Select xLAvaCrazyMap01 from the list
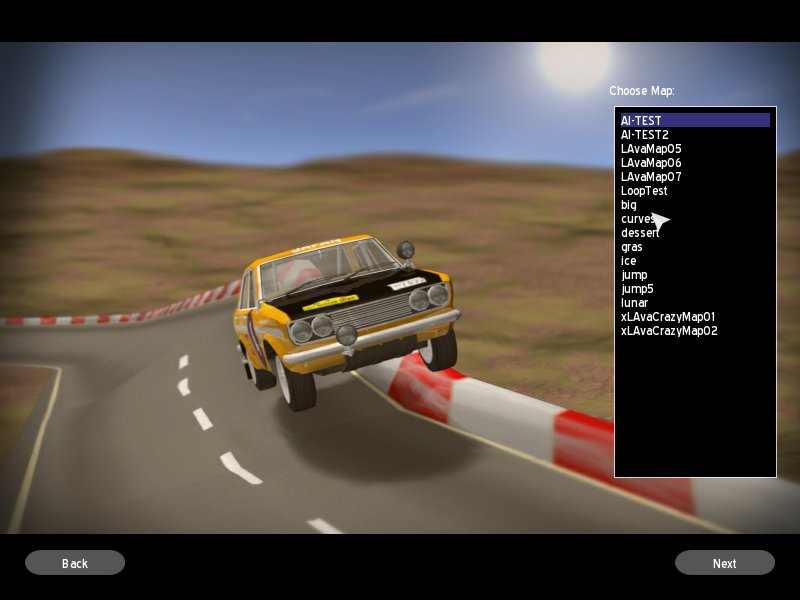Image resolution: width=800 pixels, height=600 pixels. 668,317
